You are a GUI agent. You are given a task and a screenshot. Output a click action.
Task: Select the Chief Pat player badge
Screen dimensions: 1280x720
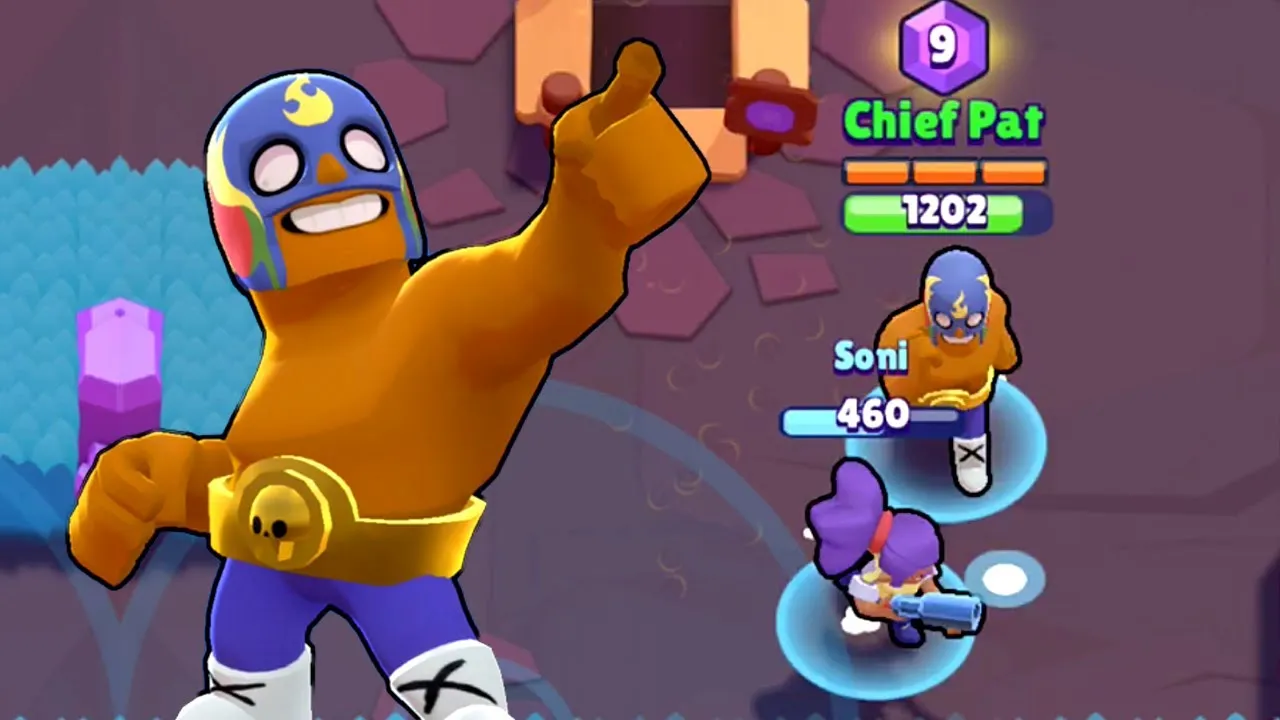945,120
